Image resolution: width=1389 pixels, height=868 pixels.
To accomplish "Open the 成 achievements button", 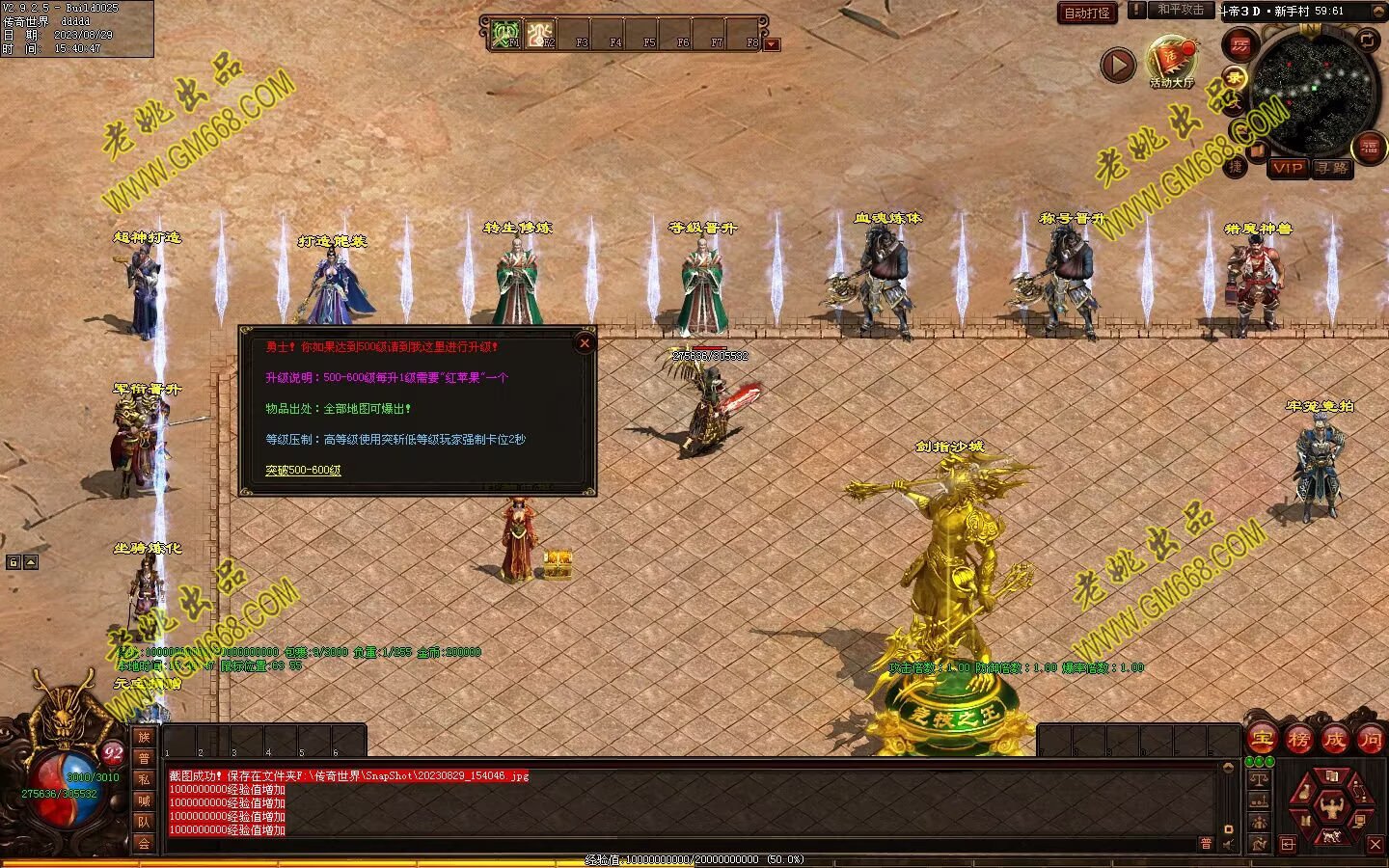I will click(1334, 740).
